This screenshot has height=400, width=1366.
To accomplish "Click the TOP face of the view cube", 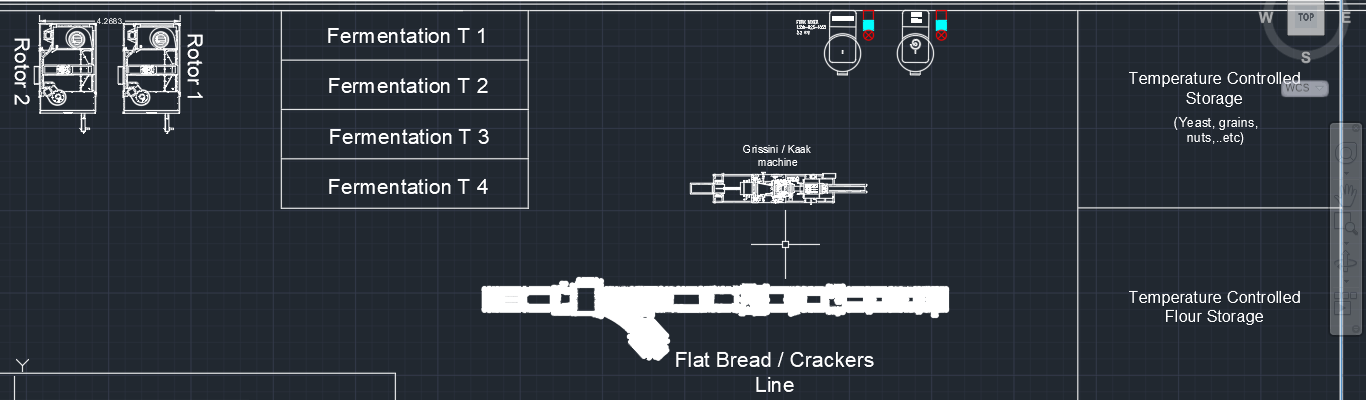I will tap(1305, 18).
